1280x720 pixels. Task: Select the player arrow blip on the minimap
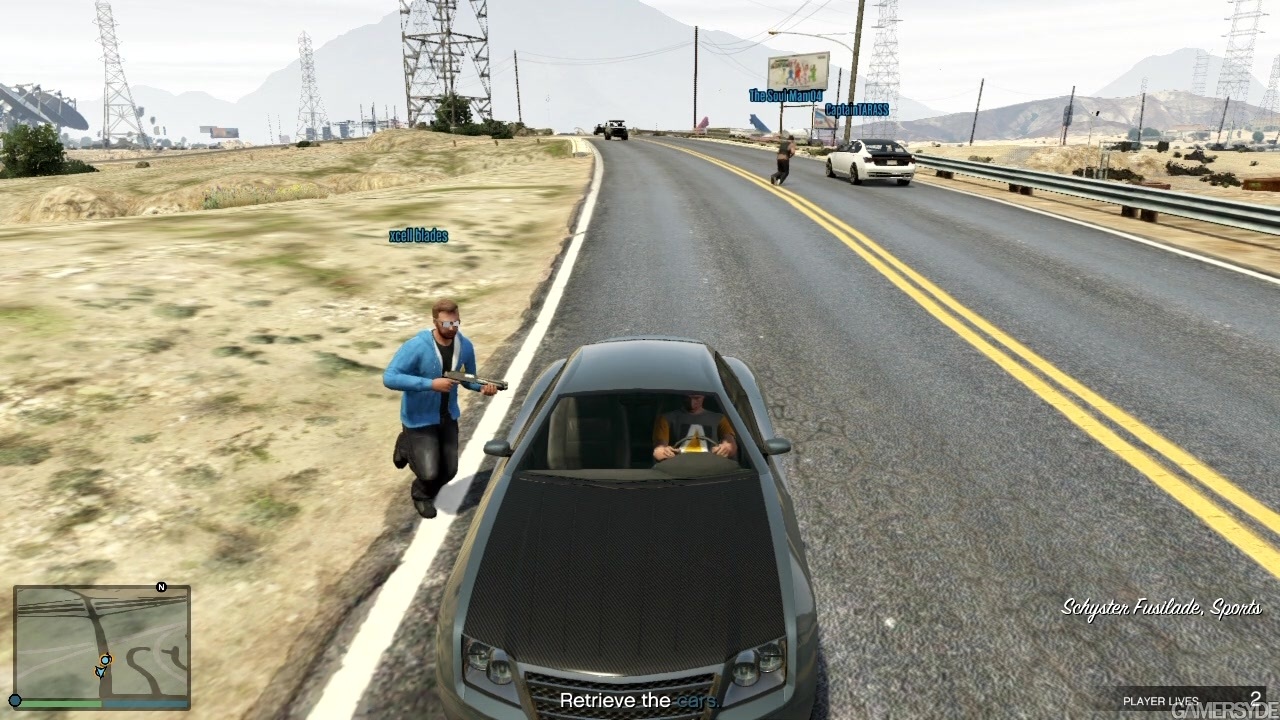[100, 672]
